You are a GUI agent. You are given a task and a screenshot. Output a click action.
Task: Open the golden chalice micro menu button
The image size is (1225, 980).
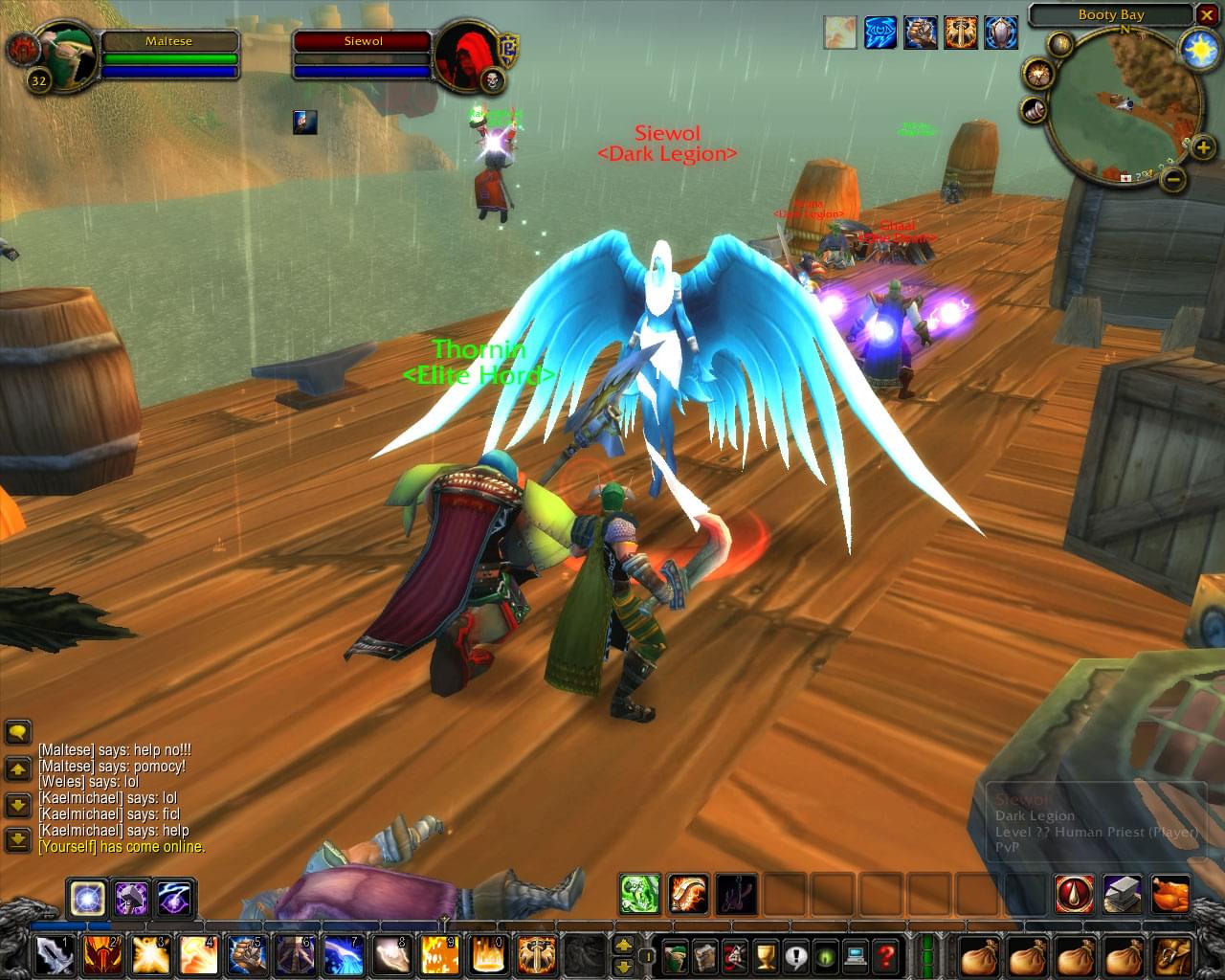(765, 955)
